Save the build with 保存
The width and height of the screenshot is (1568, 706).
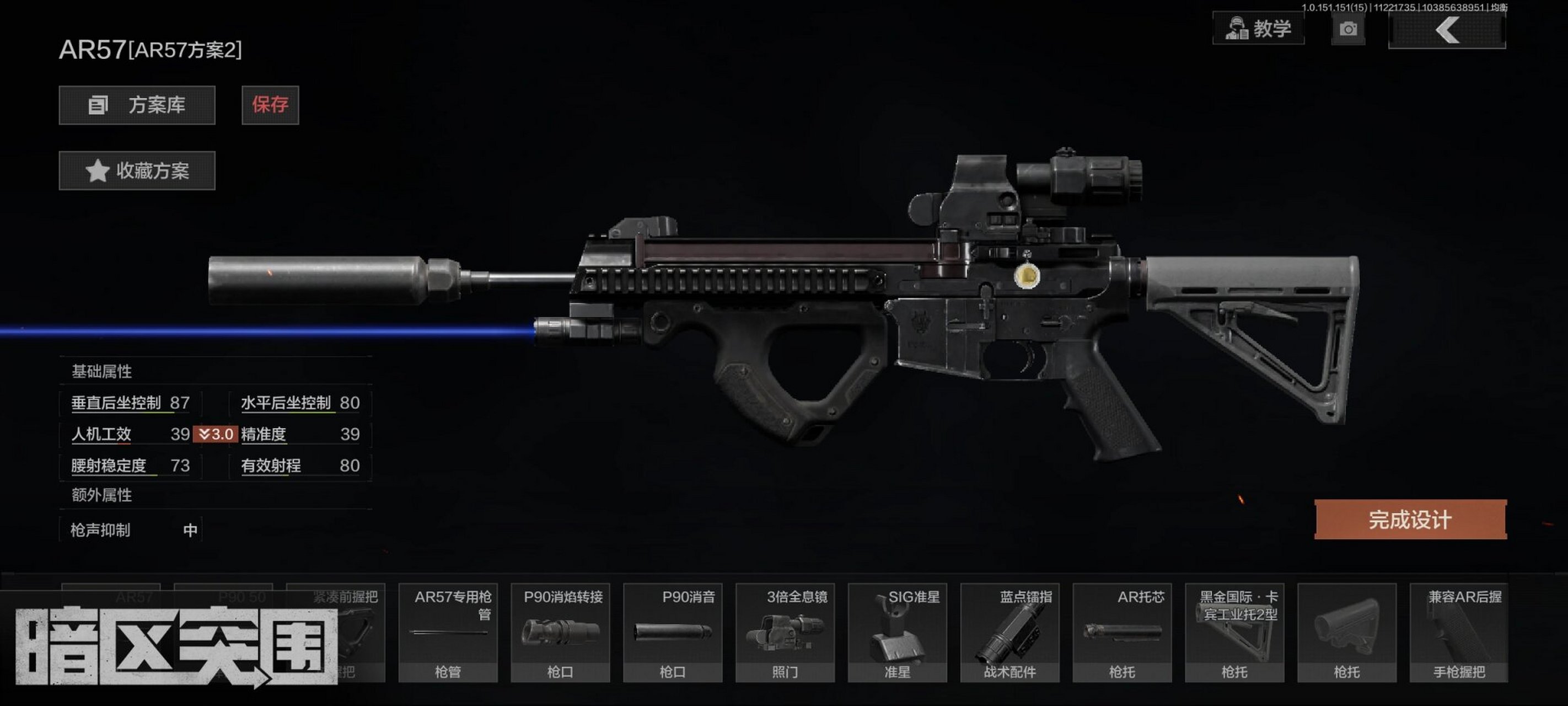(270, 105)
